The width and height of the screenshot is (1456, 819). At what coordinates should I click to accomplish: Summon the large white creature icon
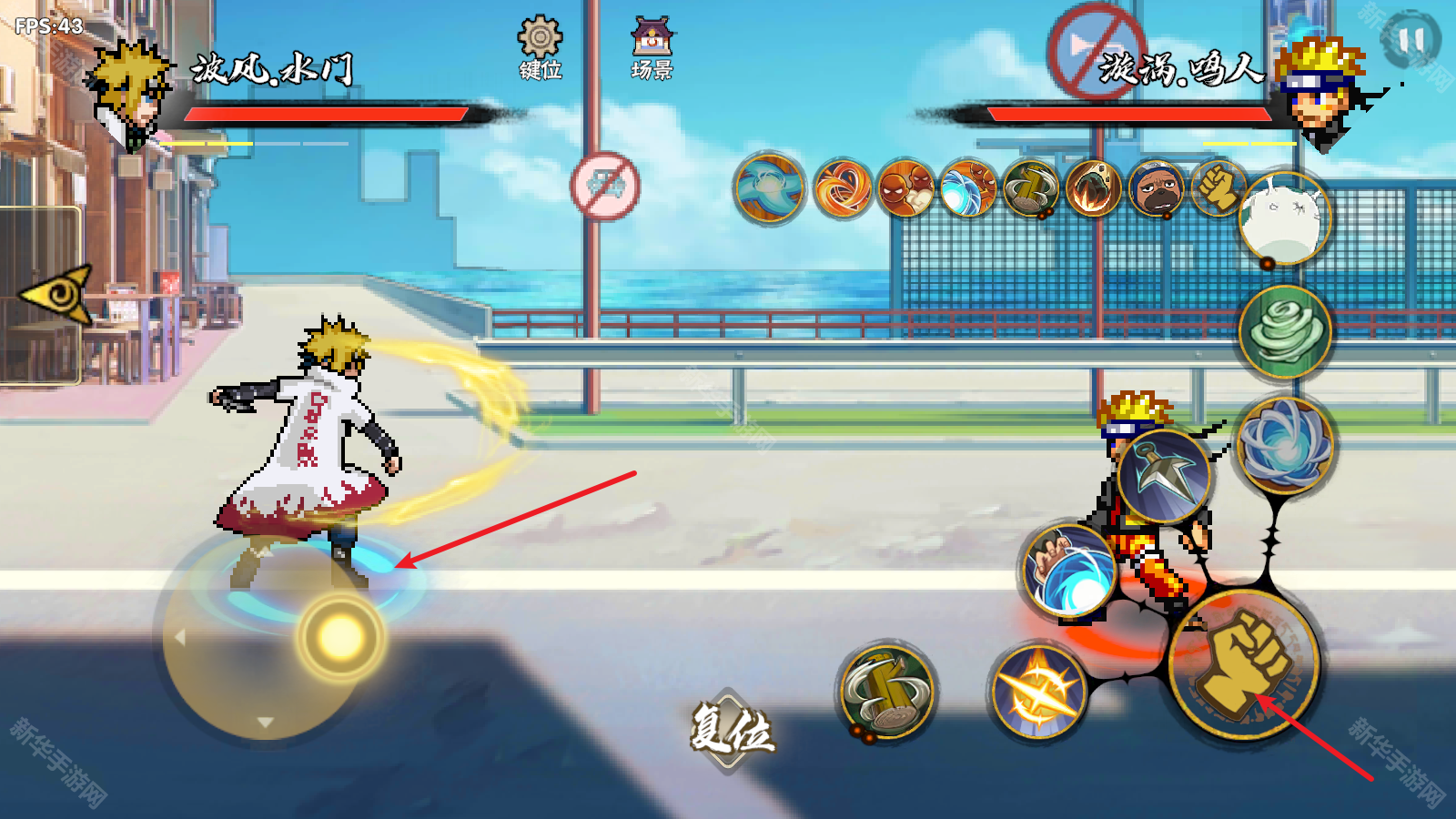pyautogui.click(x=1285, y=219)
